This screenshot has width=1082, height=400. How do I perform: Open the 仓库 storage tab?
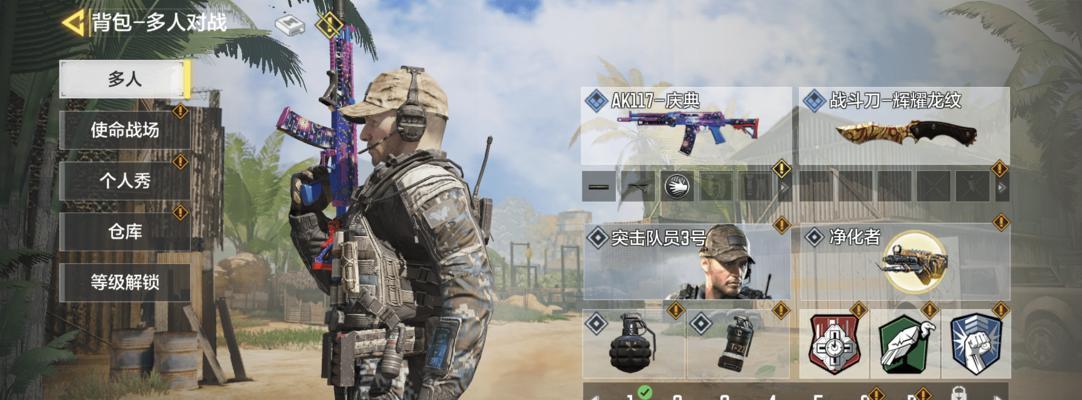[x=124, y=232]
